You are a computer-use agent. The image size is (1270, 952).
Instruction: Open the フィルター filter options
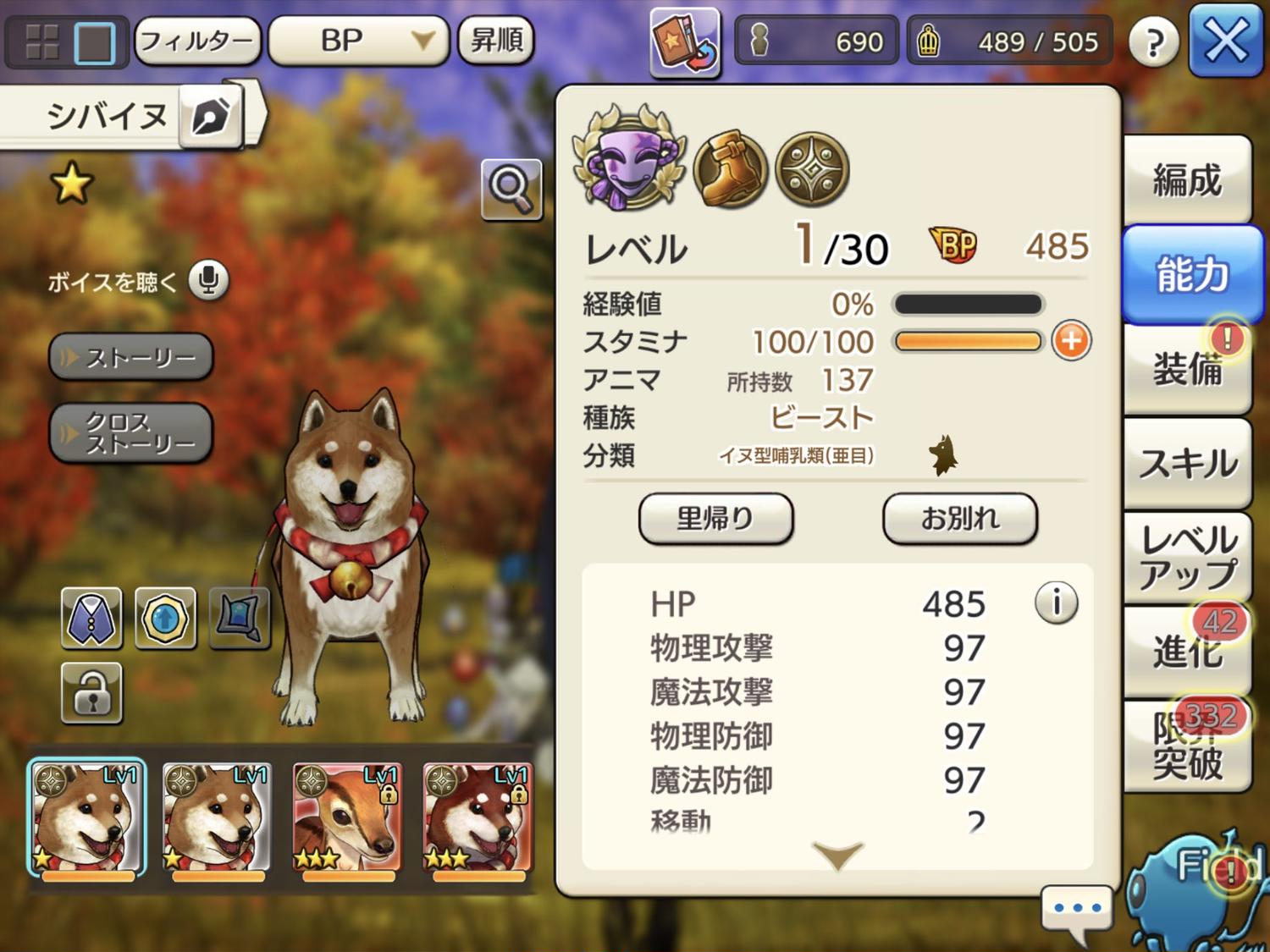[196, 41]
